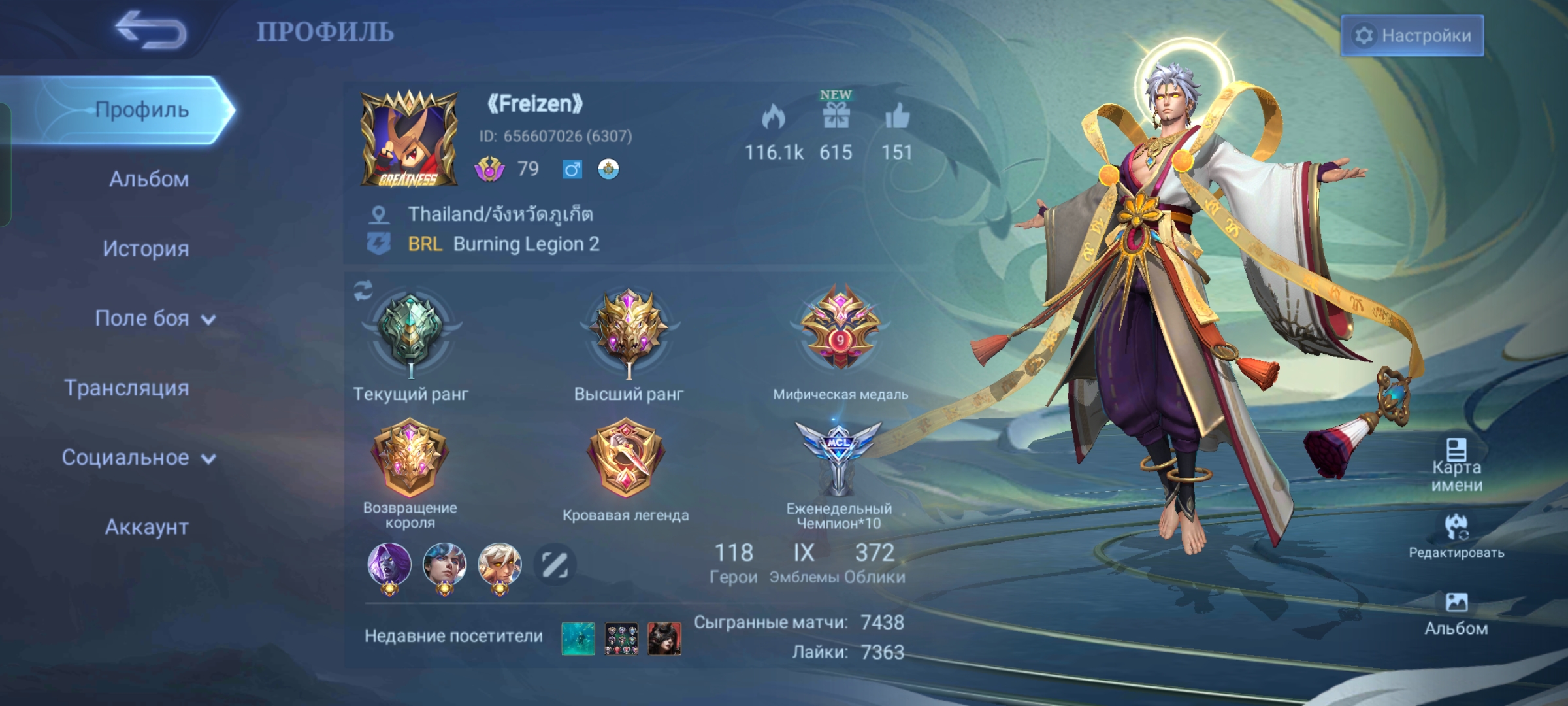Expand the Социальное menu
Image resolution: width=1568 pixels, height=706 pixels.
[x=138, y=458]
